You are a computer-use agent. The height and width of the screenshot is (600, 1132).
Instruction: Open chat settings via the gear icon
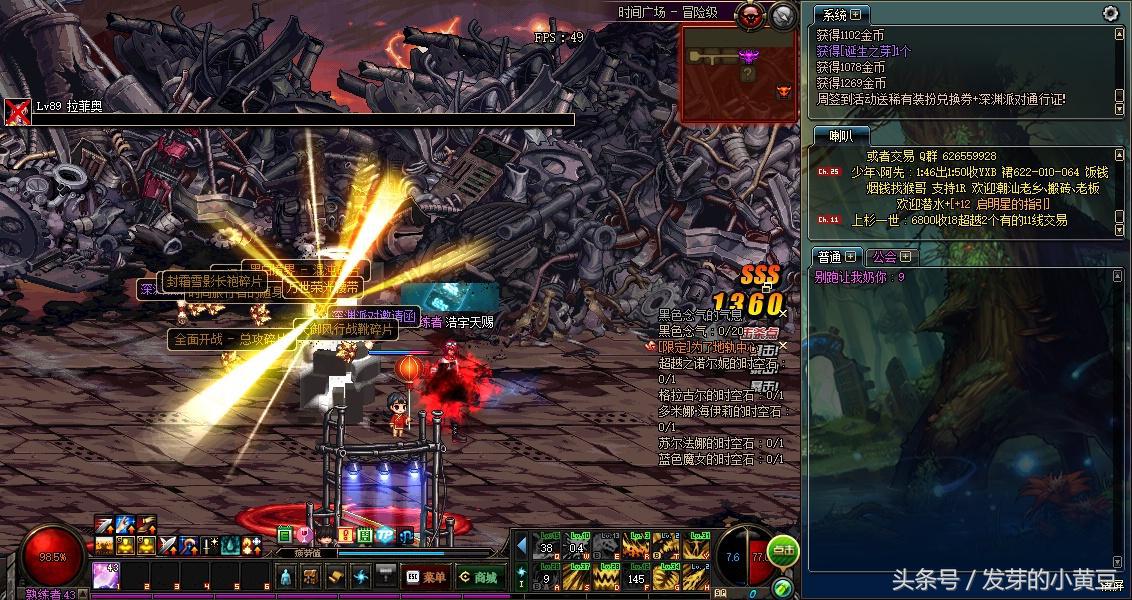click(x=1110, y=13)
